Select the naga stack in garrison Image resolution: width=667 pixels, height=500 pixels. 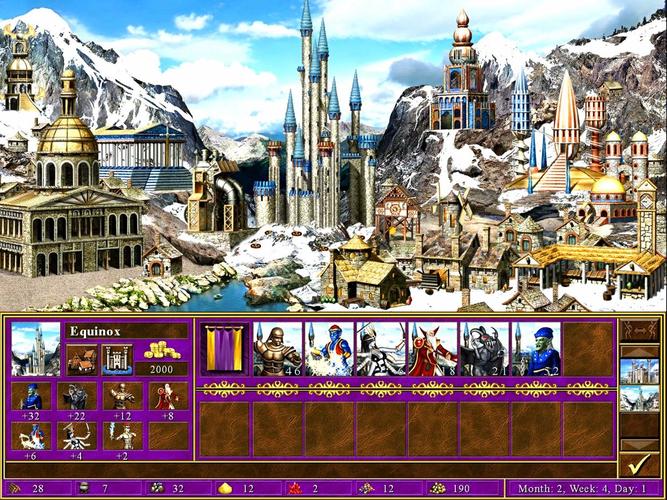point(381,348)
